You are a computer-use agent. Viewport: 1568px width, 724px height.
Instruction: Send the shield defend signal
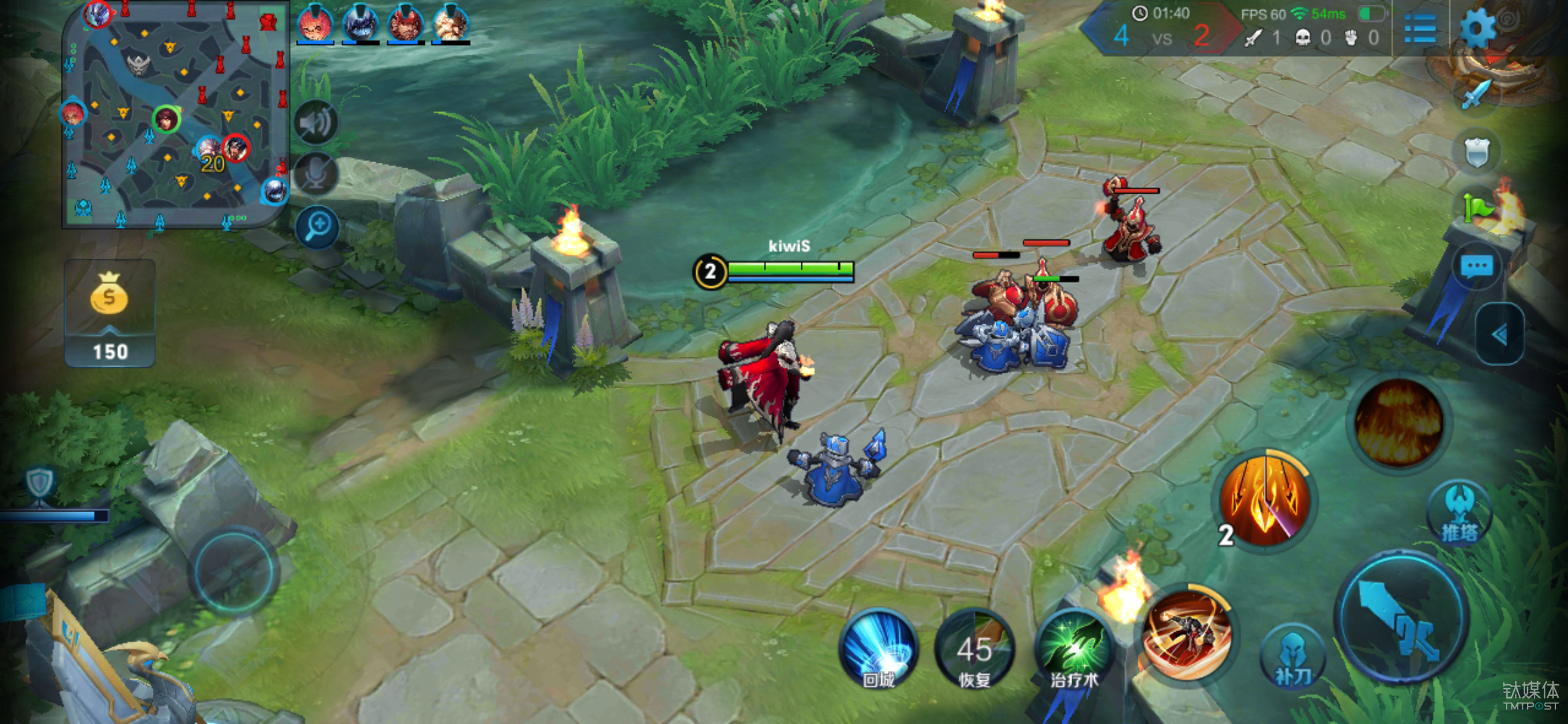click(1477, 153)
